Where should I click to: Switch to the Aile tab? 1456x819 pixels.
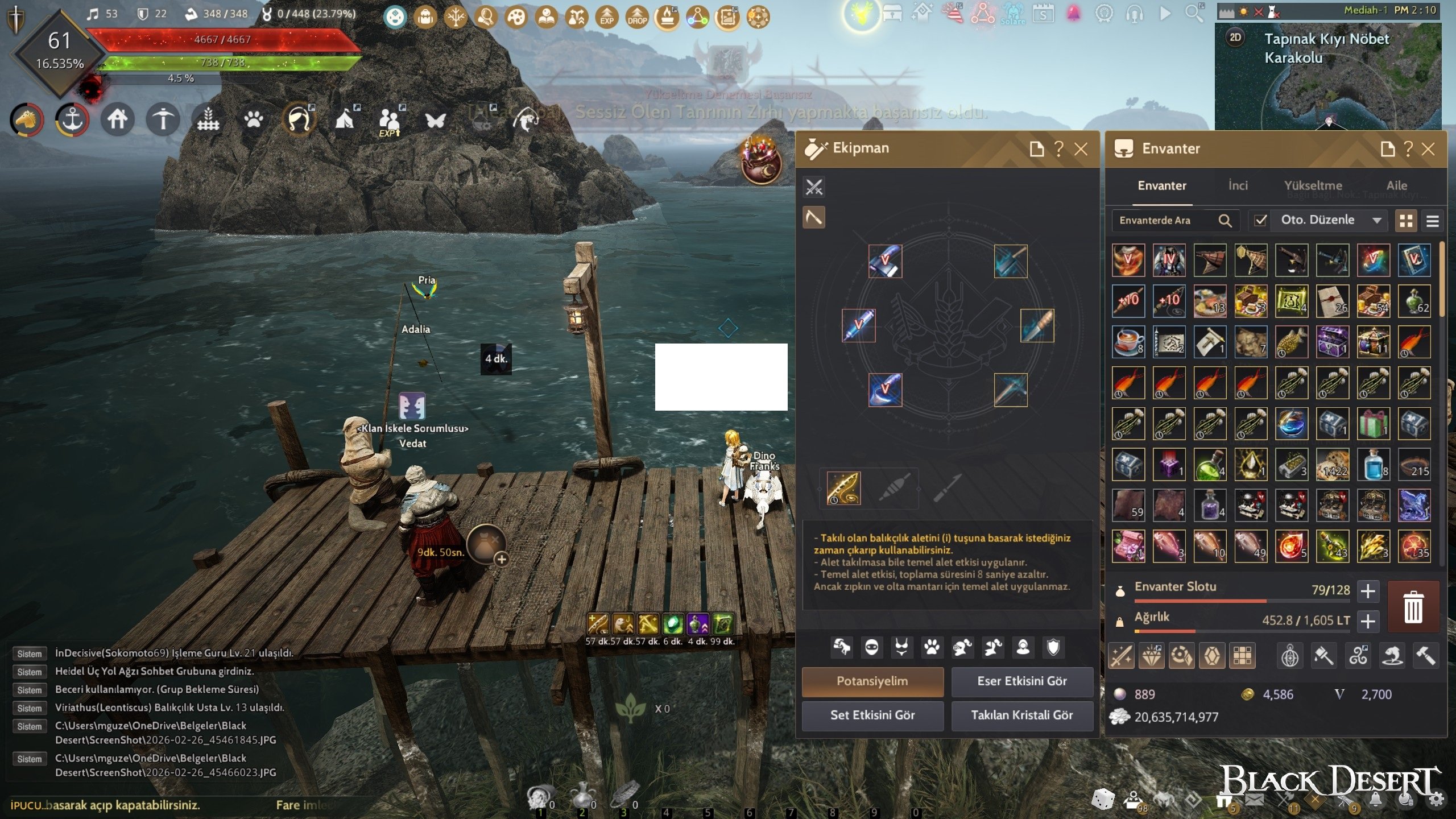point(1396,185)
